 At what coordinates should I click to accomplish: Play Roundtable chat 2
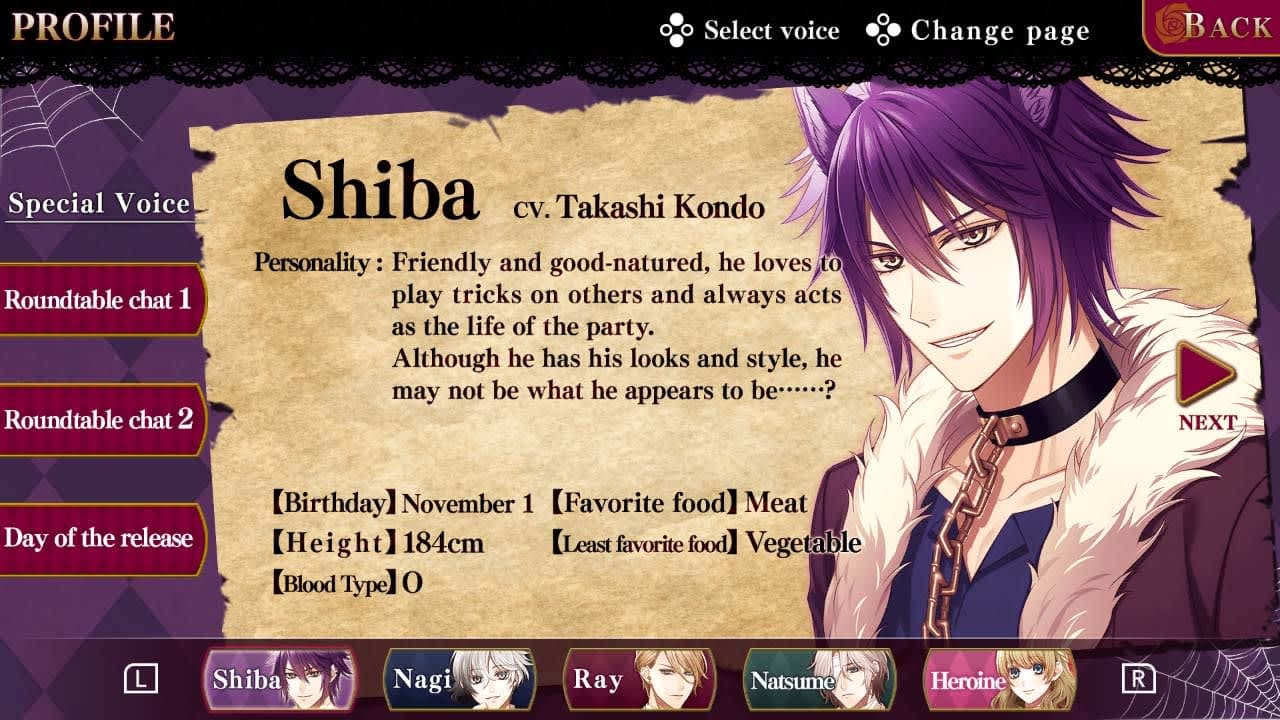[99, 420]
